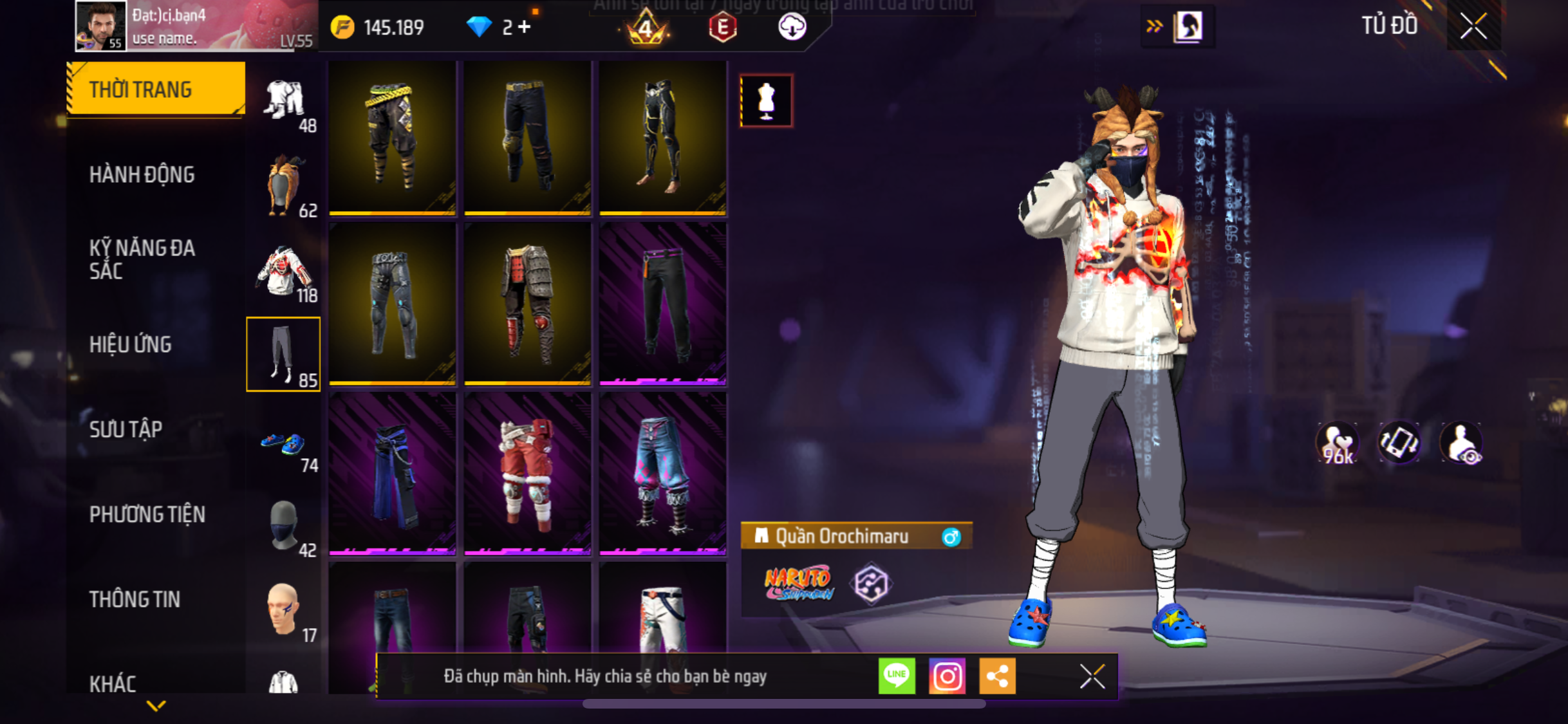The height and width of the screenshot is (724, 1568).
Task: Select the red samurai armor pants
Action: 527,303
